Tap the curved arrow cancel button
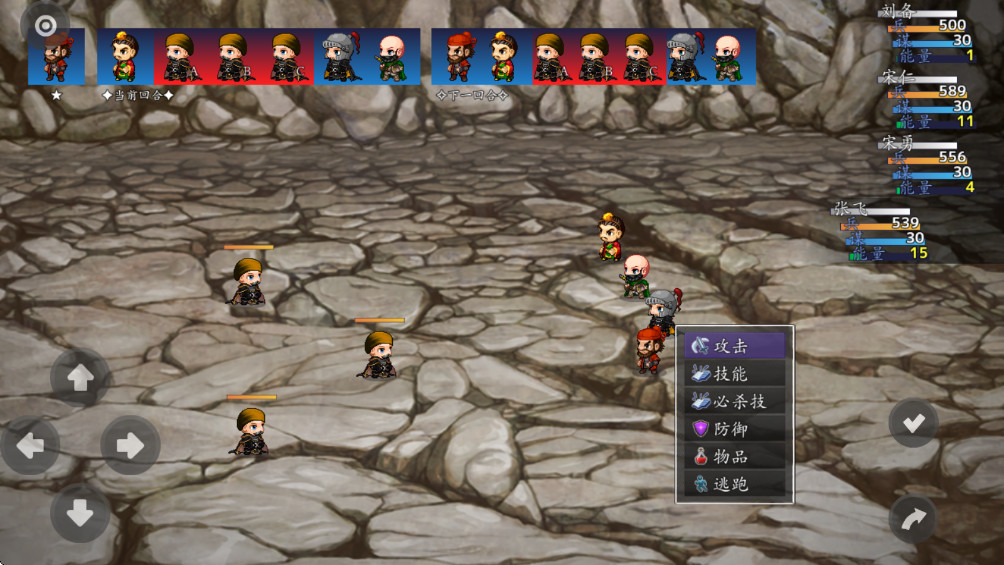This screenshot has height=565, width=1004. click(x=913, y=519)
